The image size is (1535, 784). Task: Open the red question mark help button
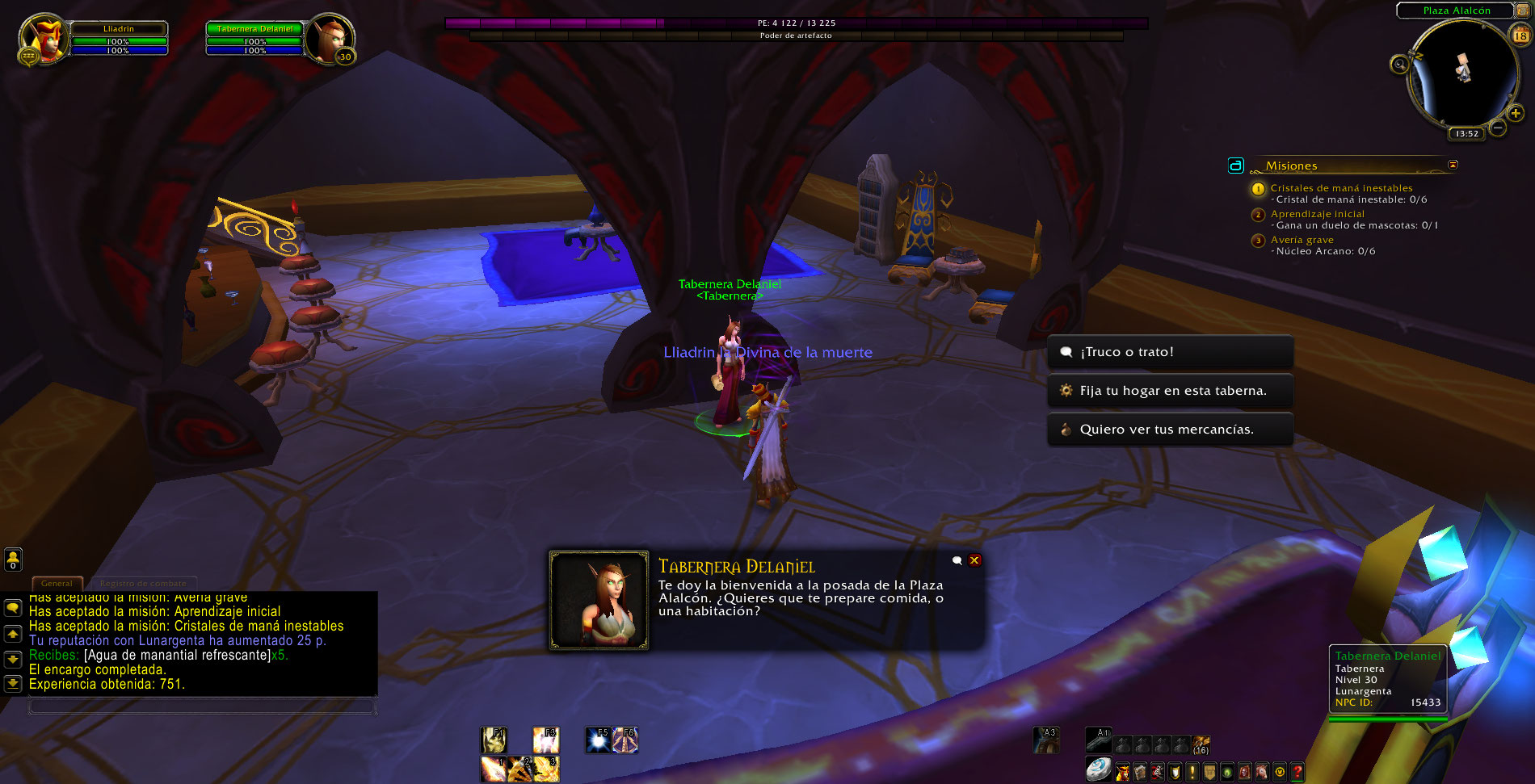click(x=1297, y=772)
